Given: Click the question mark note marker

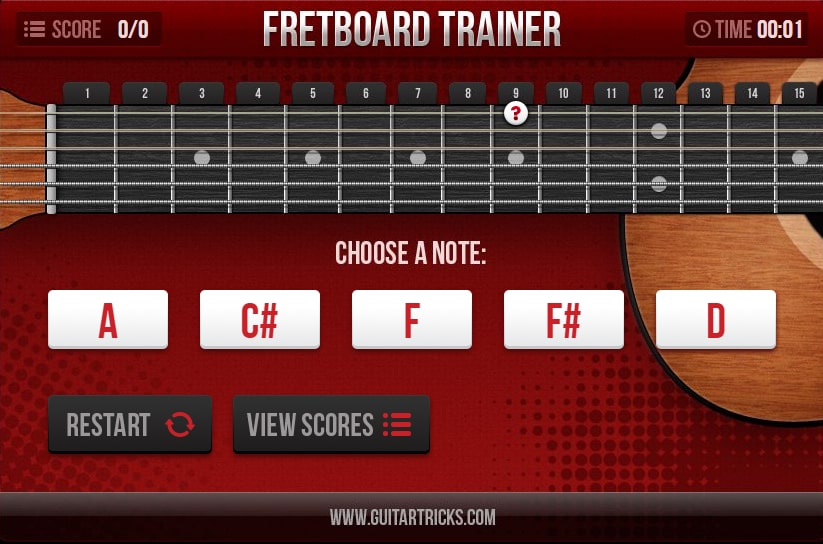Looking at the screenshot, I should [516, 113].
